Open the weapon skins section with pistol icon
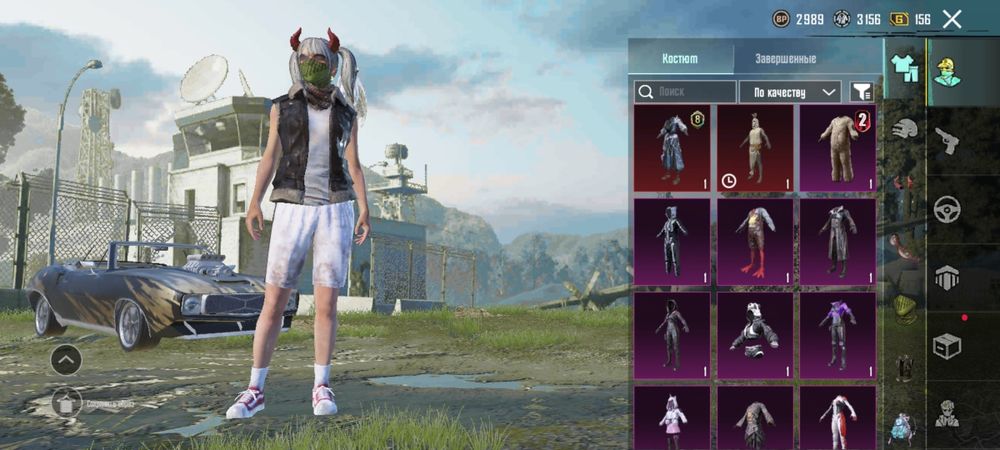Image resolution: width=1000 pixels, height=450 pixels. (x=946, y=140)
